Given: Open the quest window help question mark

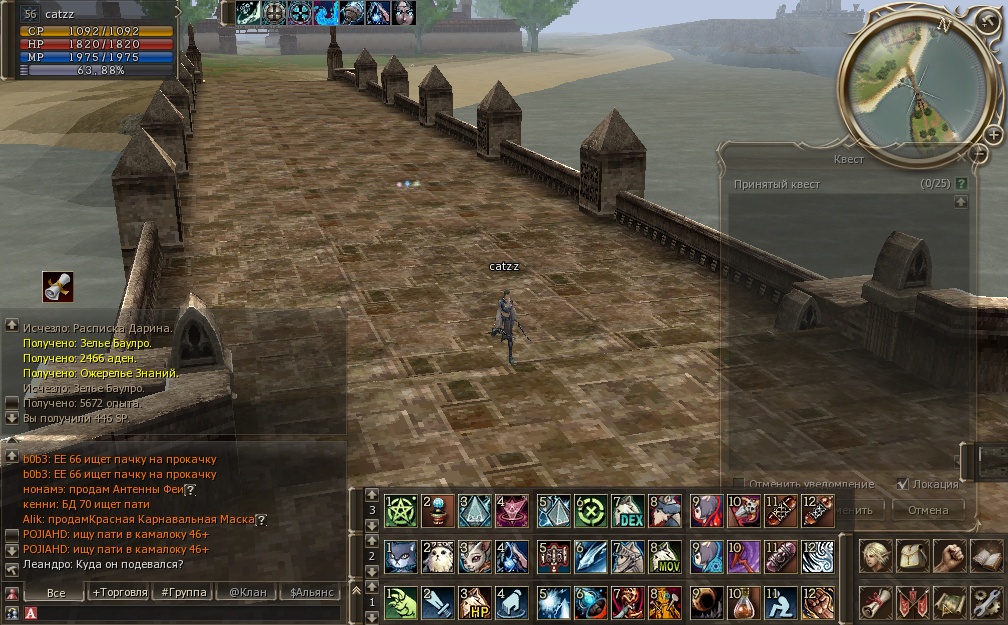Looking at the screenshot, I should (961, 184).
